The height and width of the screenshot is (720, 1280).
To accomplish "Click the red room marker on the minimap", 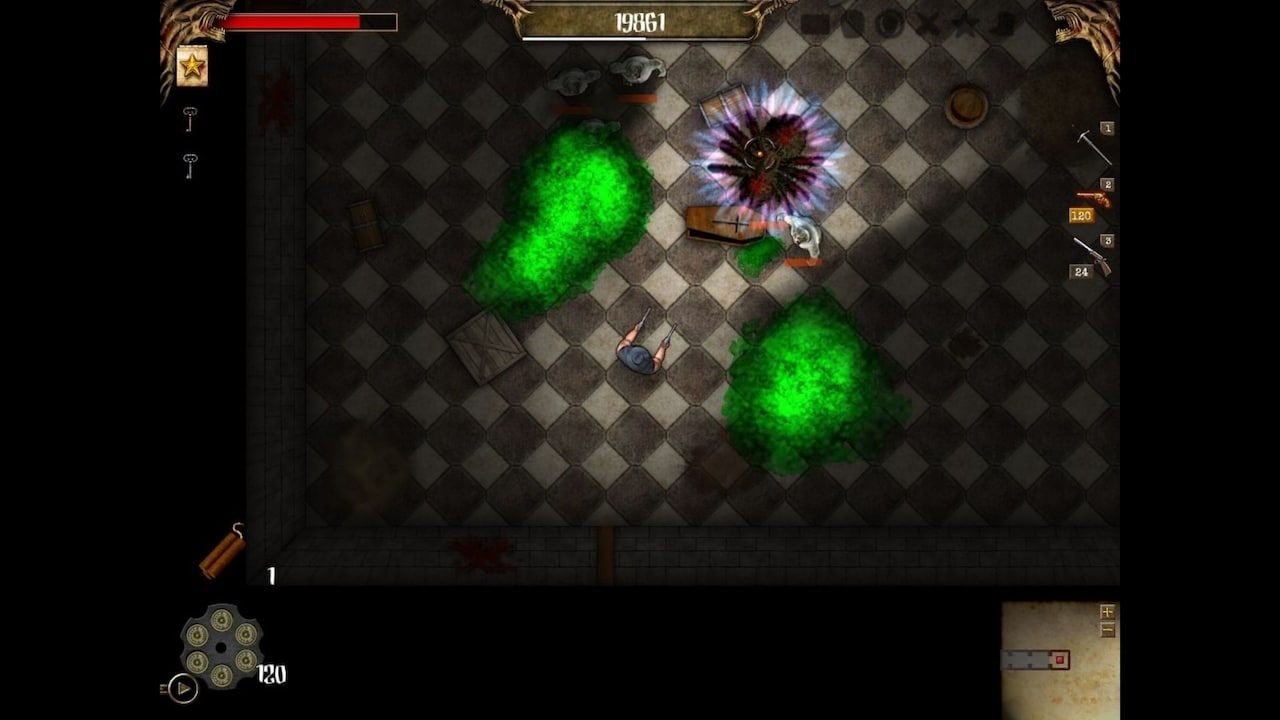I will 1060,659.
